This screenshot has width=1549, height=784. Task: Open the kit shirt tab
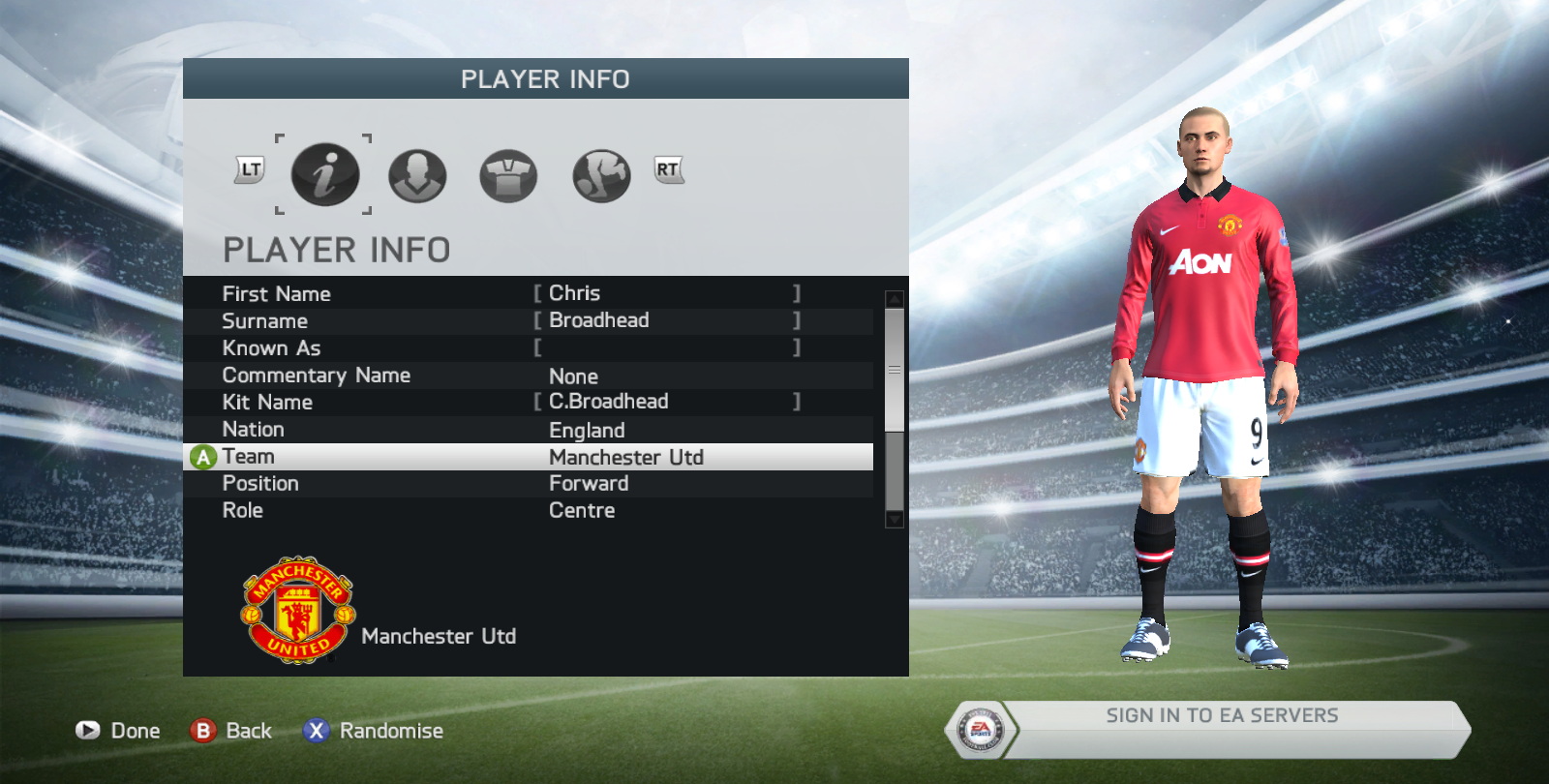coord(508,176)
